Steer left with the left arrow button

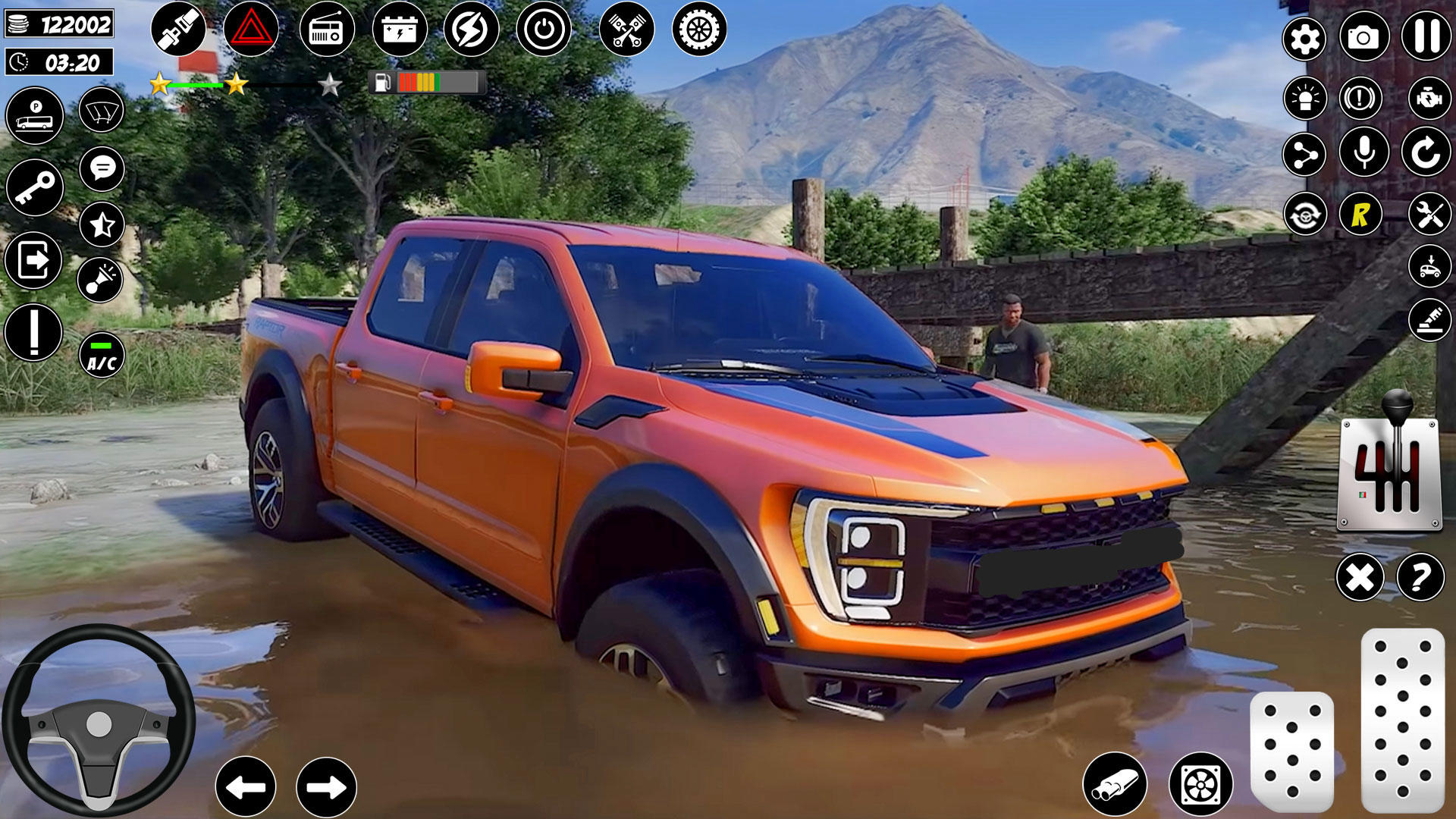[x=246, y=787]
